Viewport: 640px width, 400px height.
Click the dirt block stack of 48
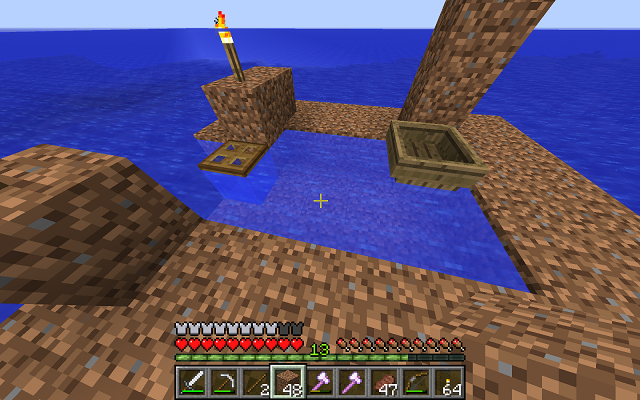click(x=289, y=382)
